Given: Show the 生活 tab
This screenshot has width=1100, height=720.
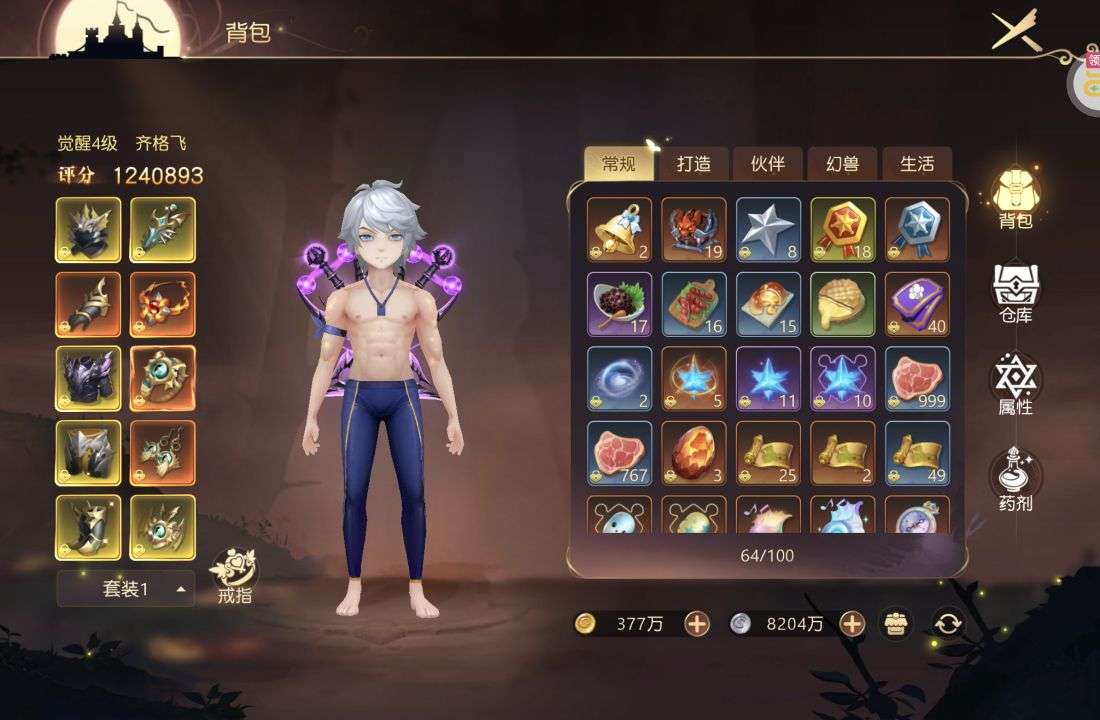Looking at the screenshot, I should (x=916, y=164).
